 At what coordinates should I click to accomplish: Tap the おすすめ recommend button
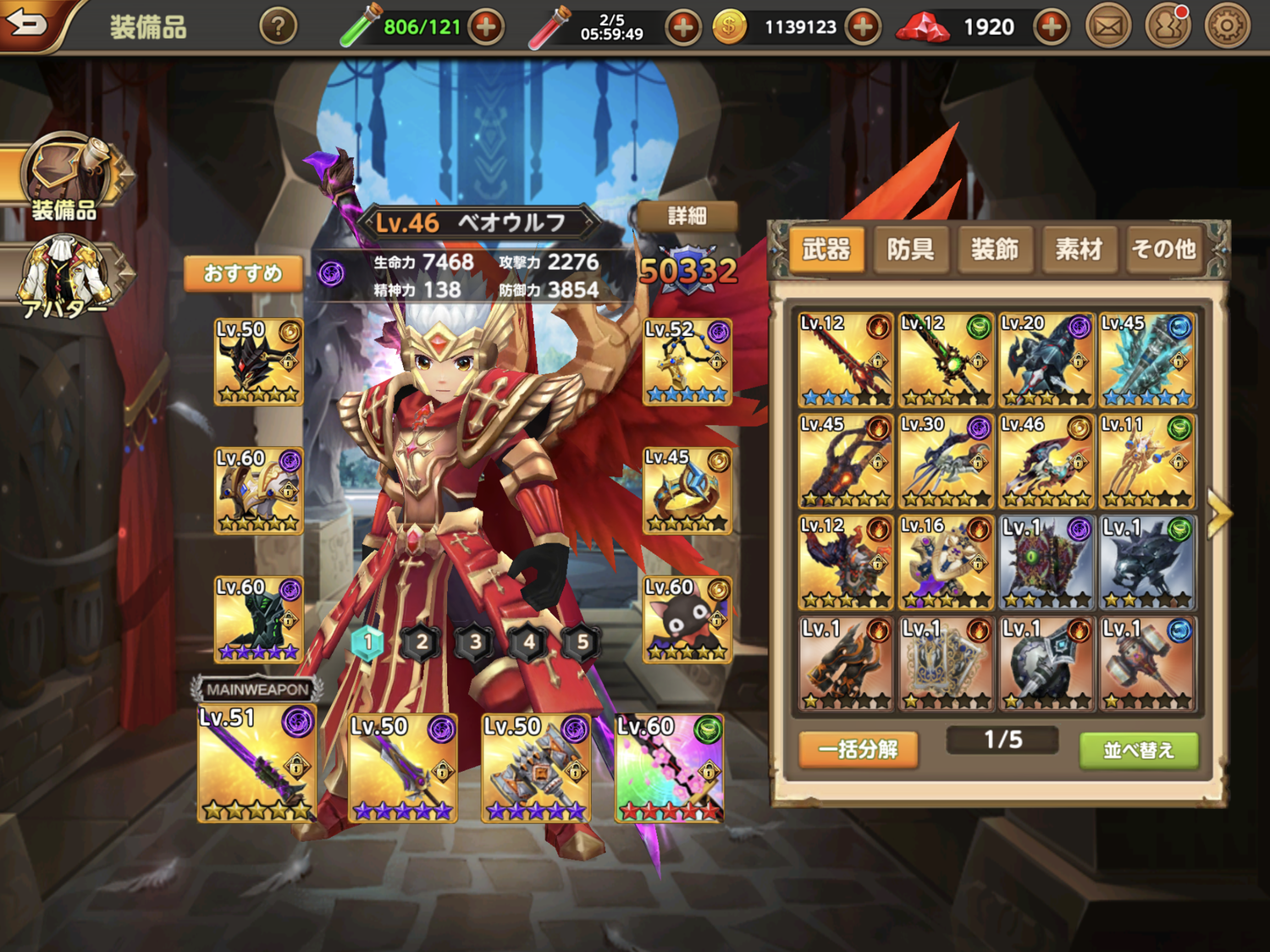(x=243, y=273)
